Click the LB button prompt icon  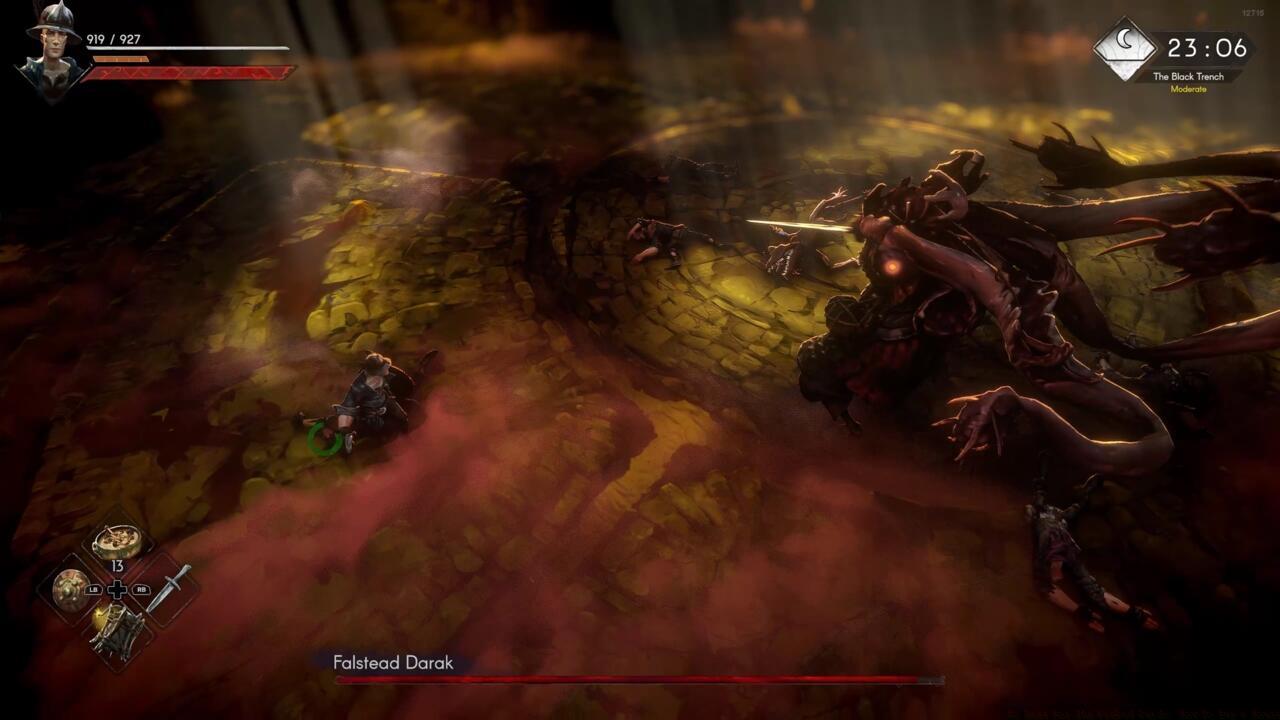[x=94, y=590]
